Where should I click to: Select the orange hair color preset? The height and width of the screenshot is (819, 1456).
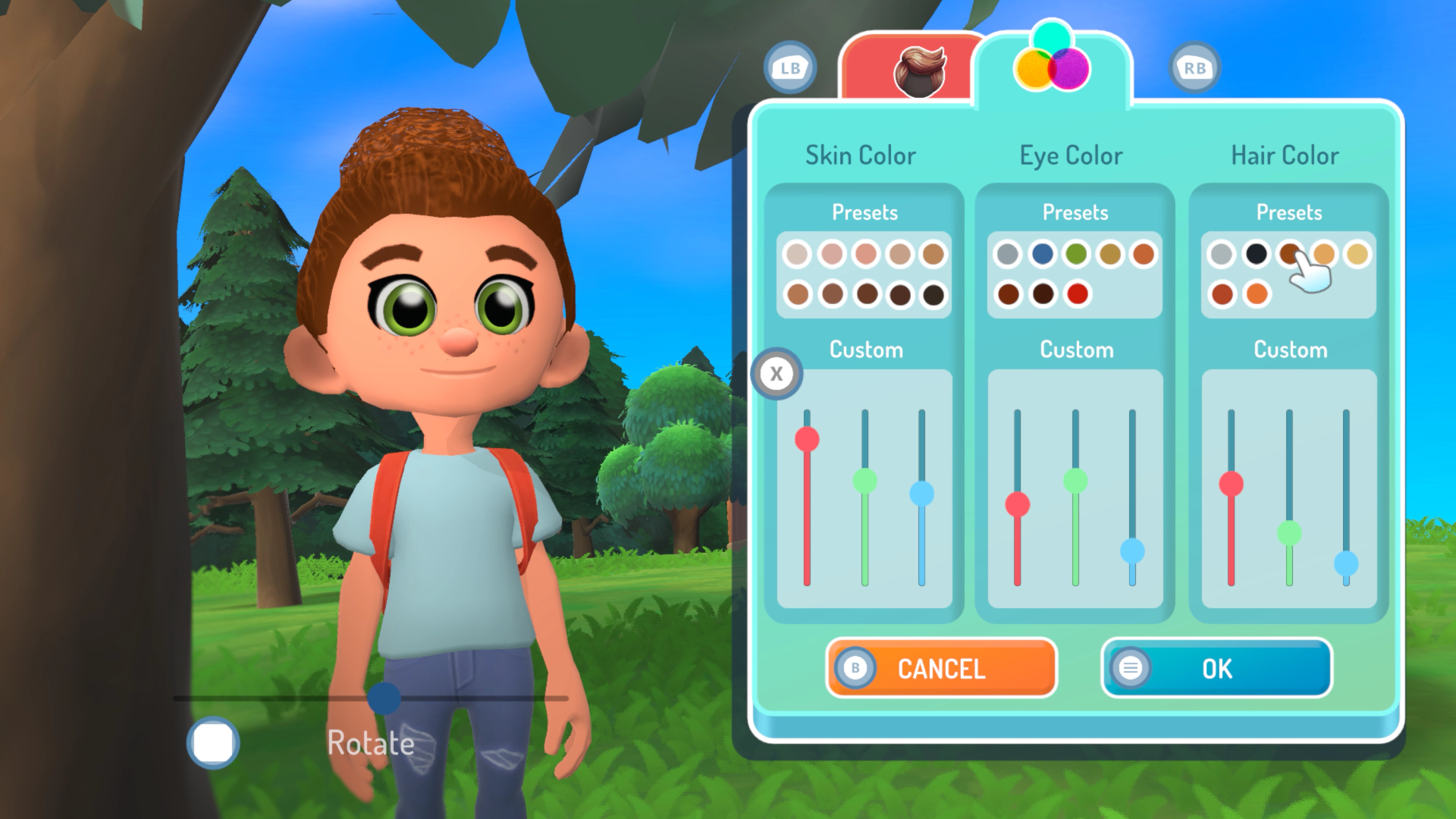click(x=1257, y=293)
